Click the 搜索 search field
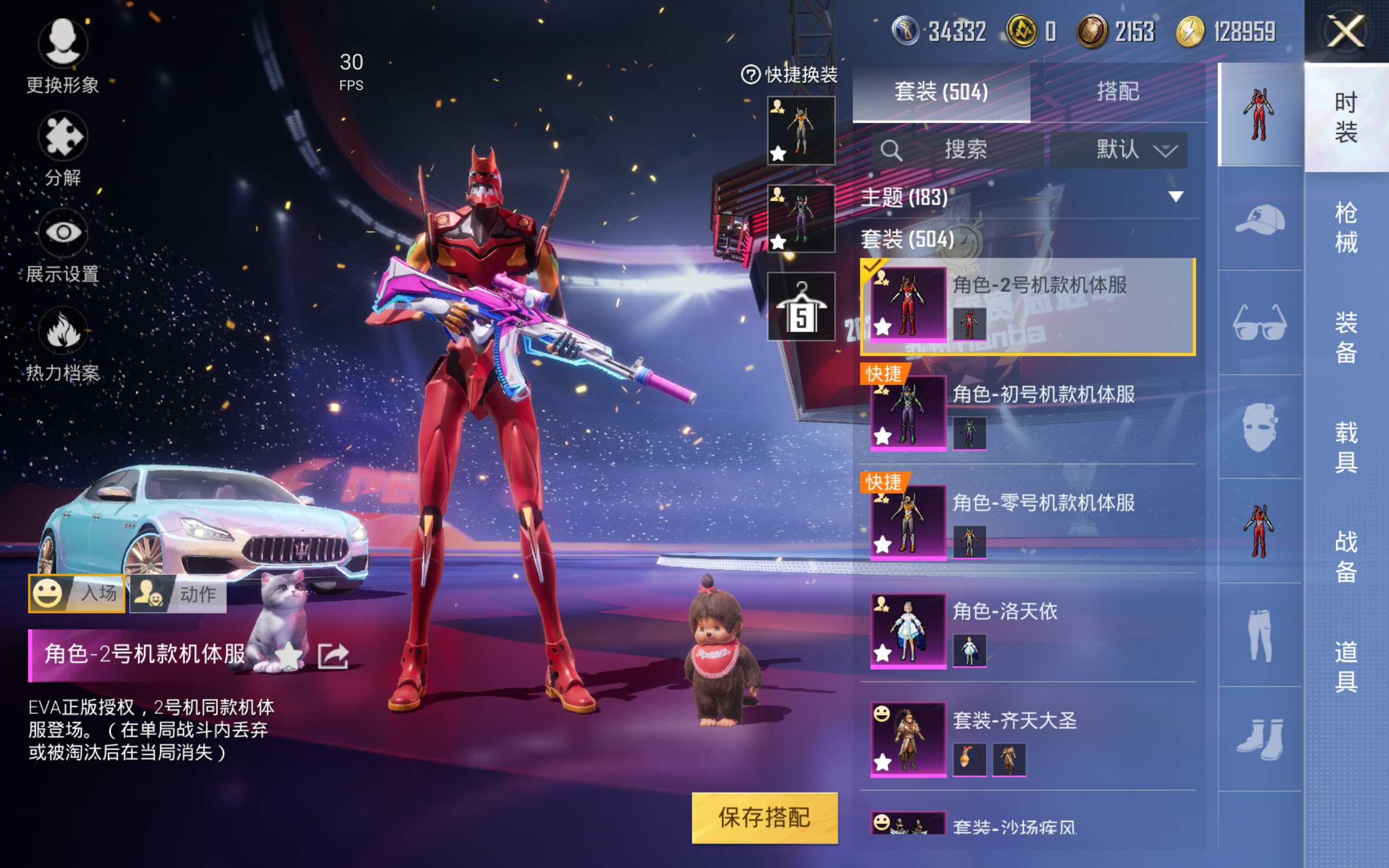 point(964,150)
